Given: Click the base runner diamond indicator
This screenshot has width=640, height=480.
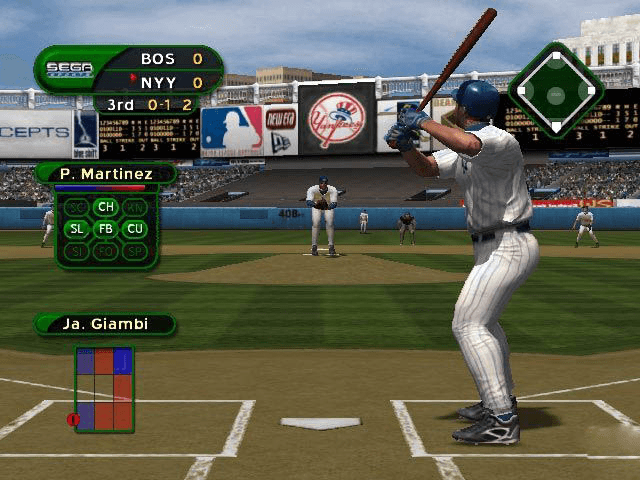Looking at the screenshot, I should tap(556, 91).
